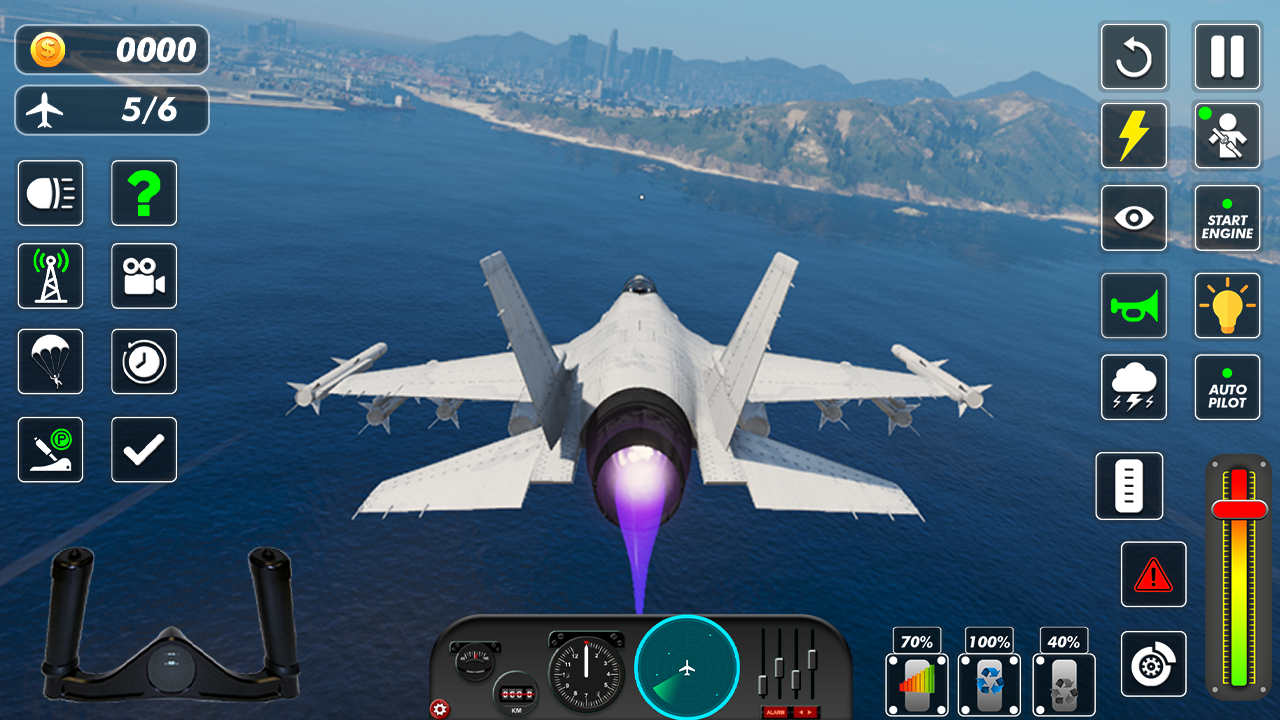Activate the lightning speed boost
This screenshot has width=1280, height=720.
pos(1134,135)
